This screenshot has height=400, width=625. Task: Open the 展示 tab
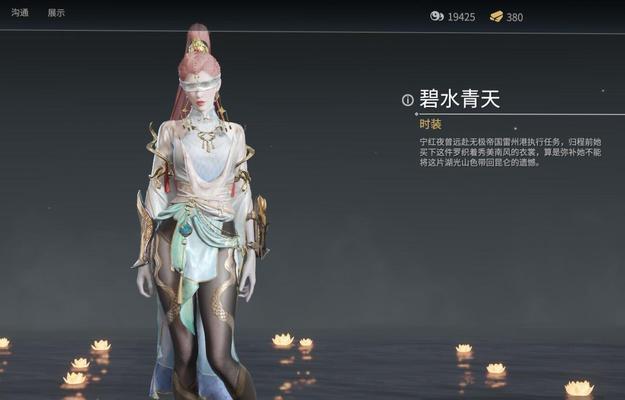(56, 13)
